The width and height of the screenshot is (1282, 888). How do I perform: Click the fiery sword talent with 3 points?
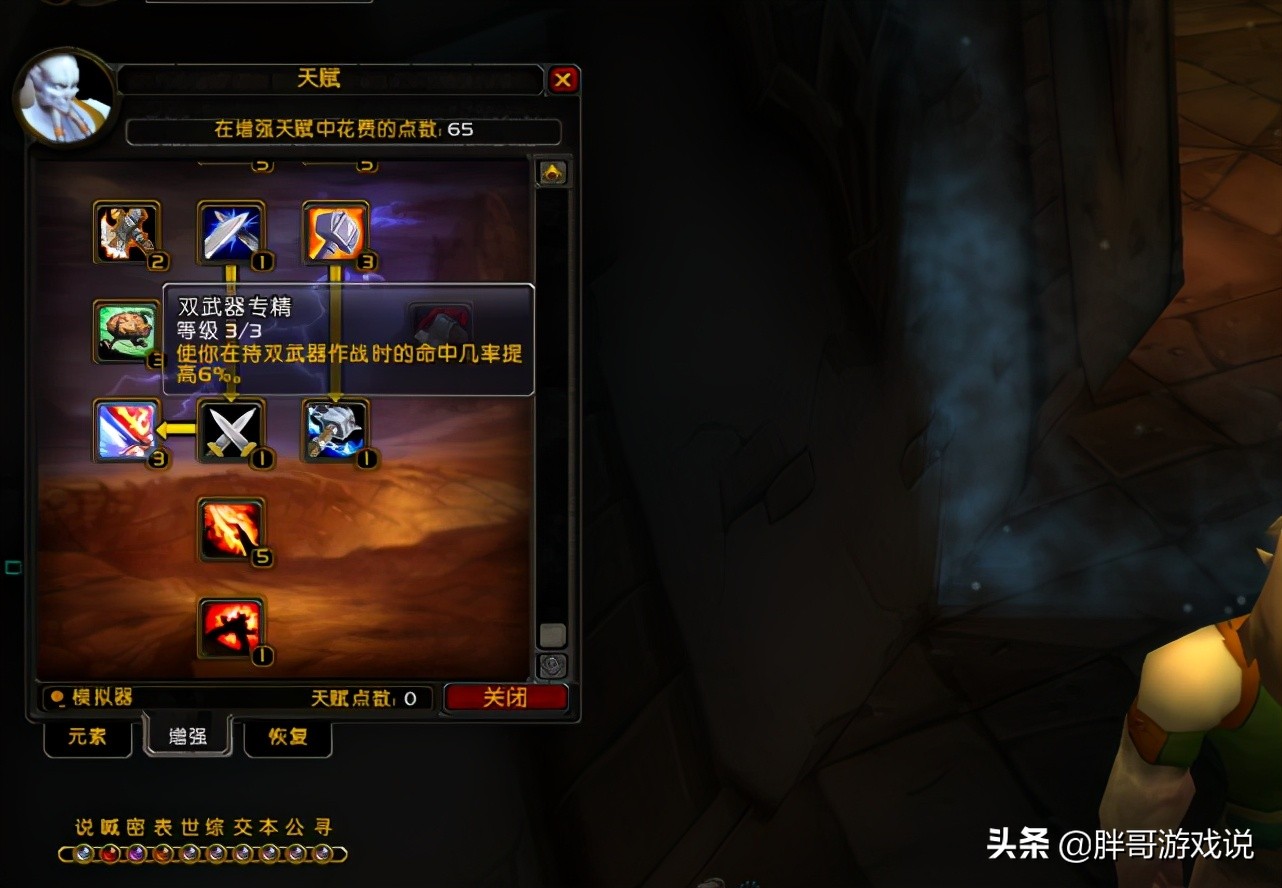pyautogui.click(x=127, y=430)
